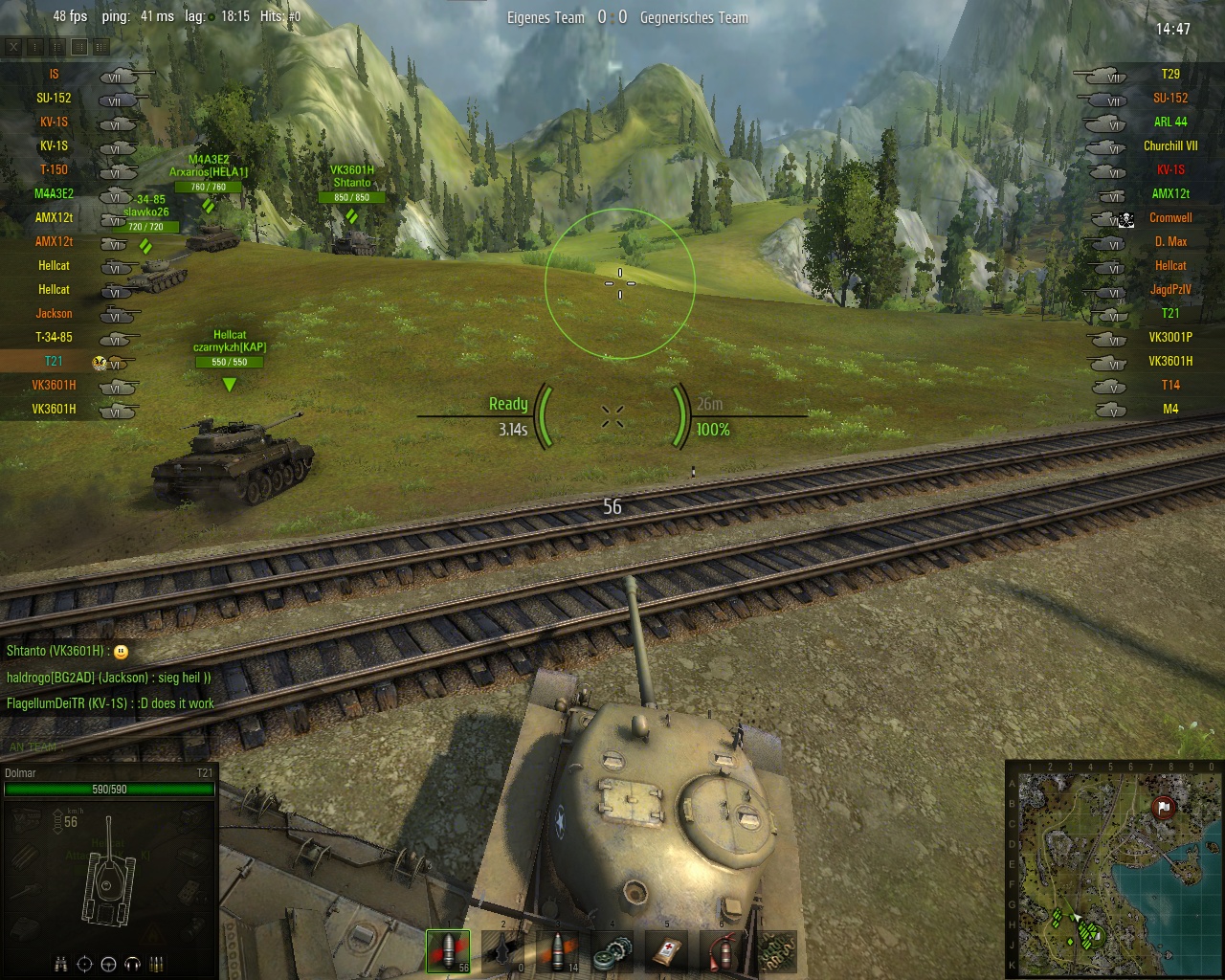Pick enemy Churchill VII from the roster
Viewport: 1225px width, 980px height.
(x=1169, y=145)
